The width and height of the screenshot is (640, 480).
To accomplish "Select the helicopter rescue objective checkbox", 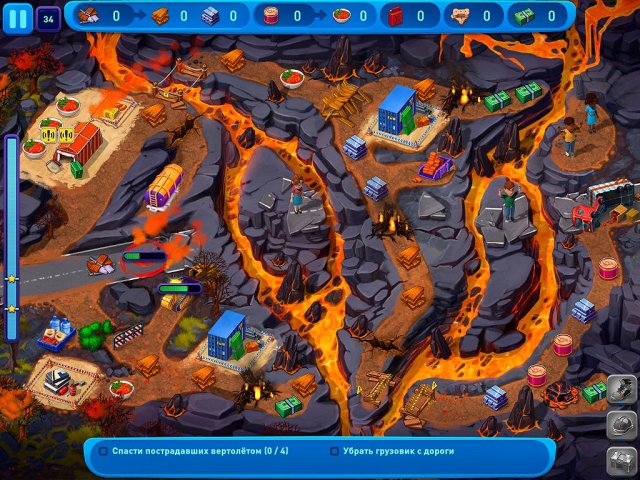I will 103,451.
